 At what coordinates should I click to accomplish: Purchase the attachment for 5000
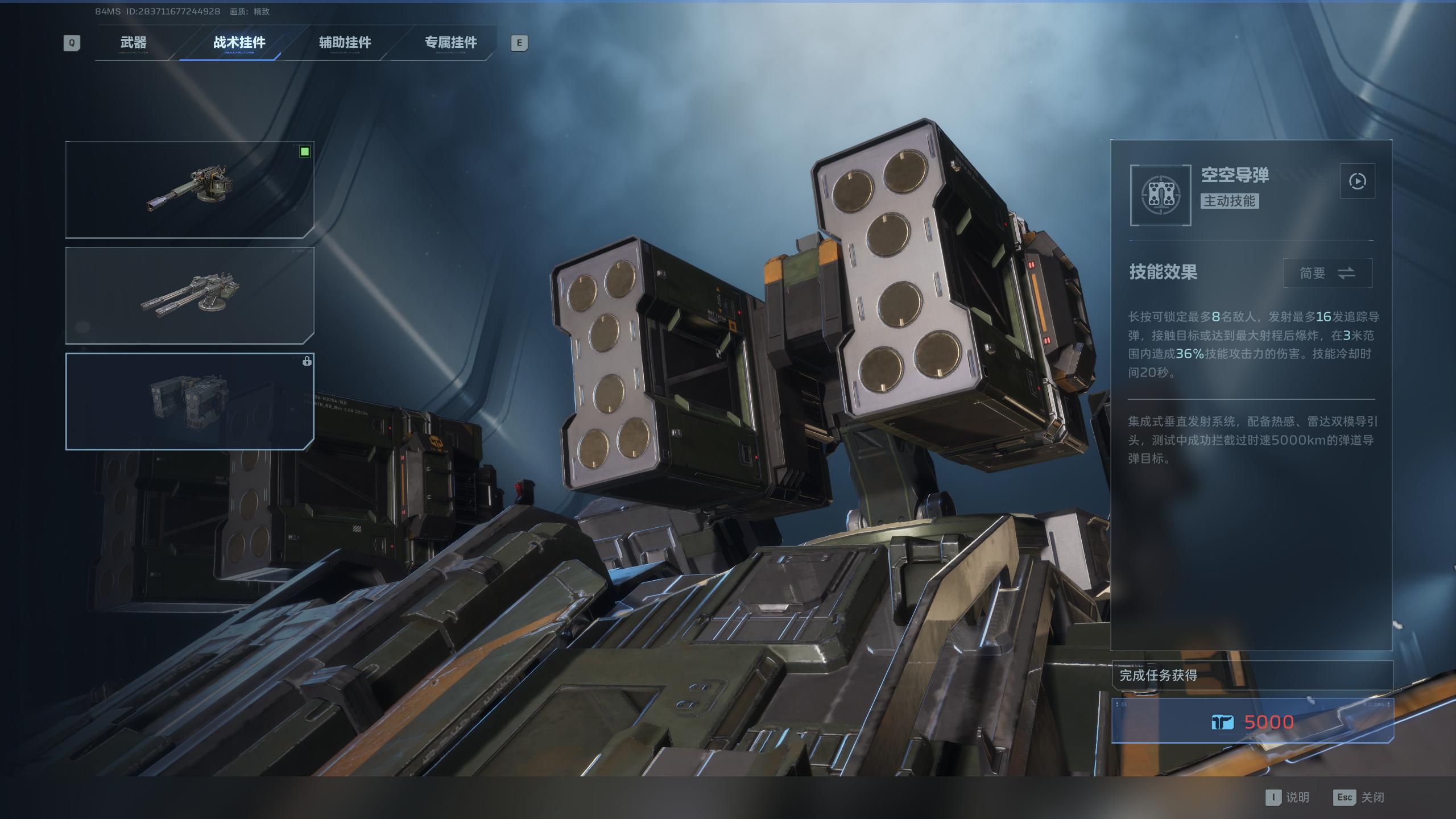(x=1252, y=721)
